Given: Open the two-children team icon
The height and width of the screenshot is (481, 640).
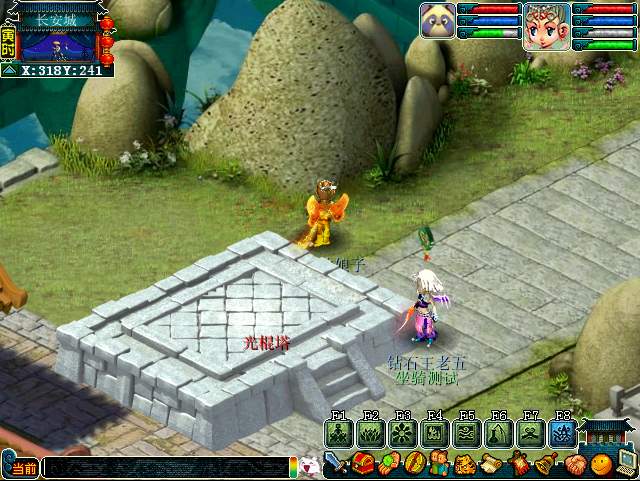Looking at the screenshot, I should tap(441, 464).
